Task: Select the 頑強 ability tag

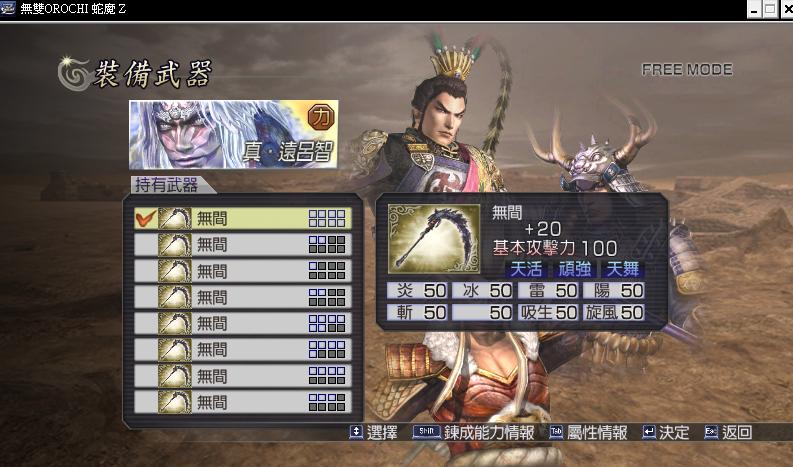Action: click(574, 269)
